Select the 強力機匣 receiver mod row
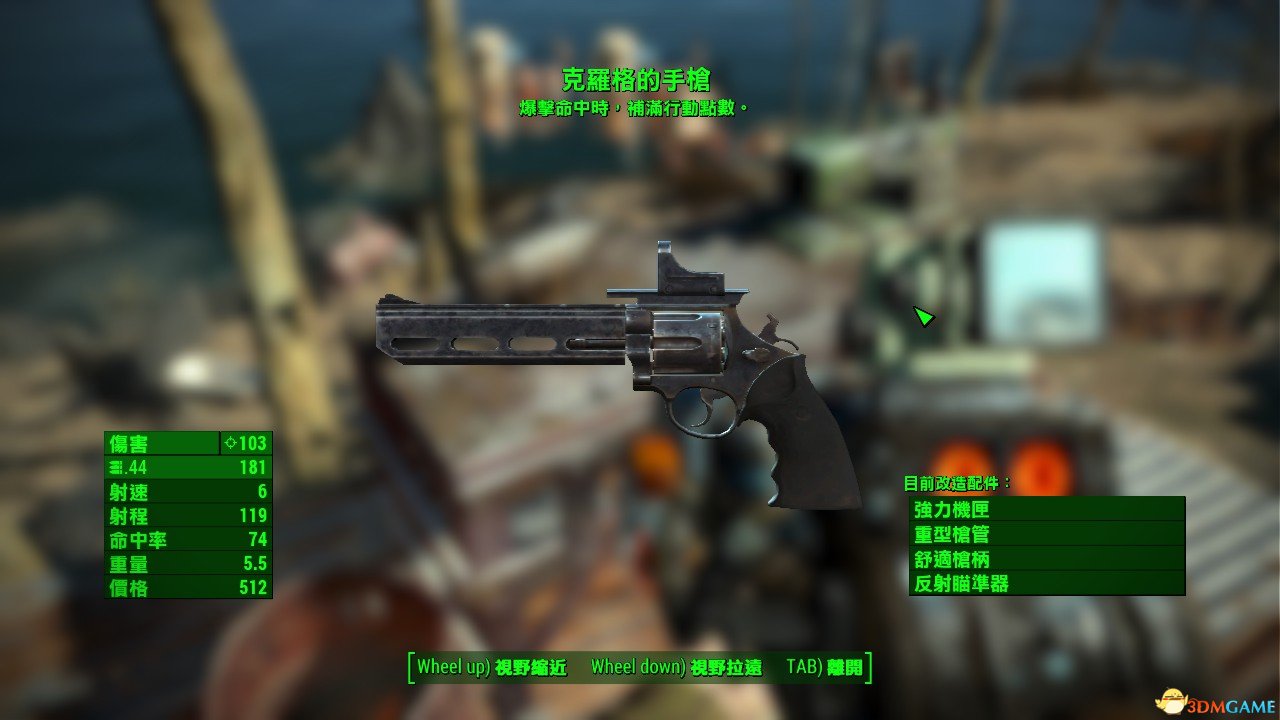 tap(1046, 509)
